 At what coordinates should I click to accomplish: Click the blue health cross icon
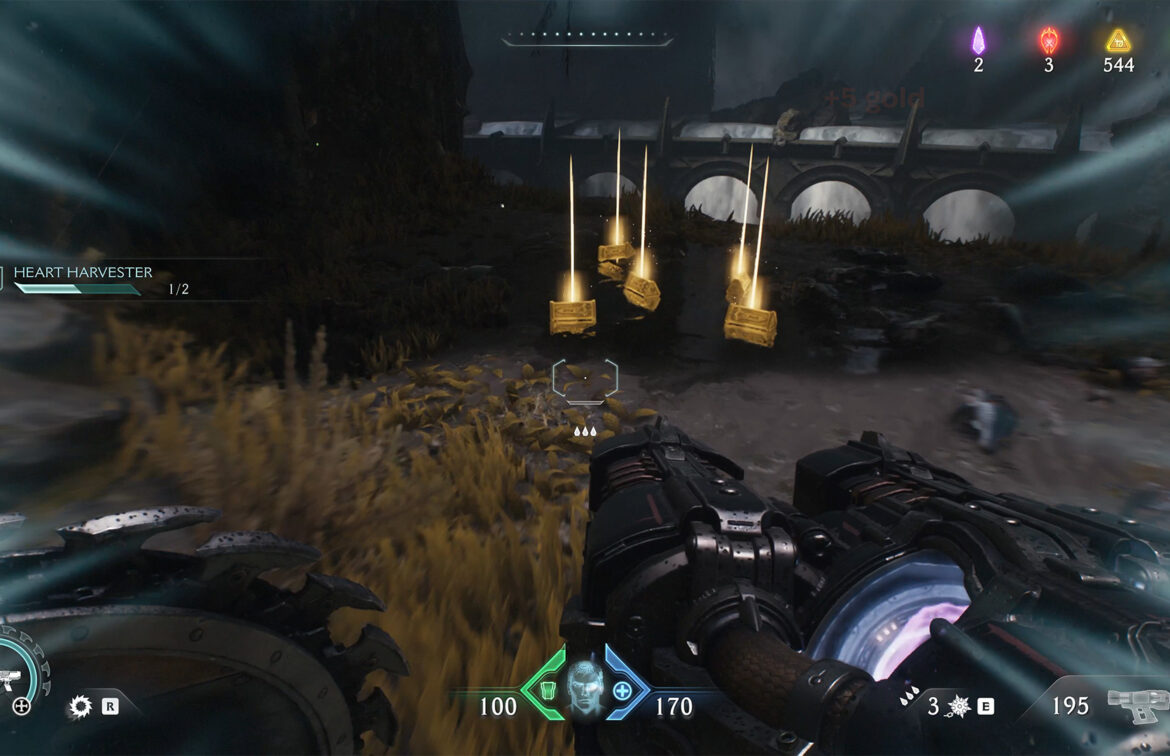click(622, 690)
